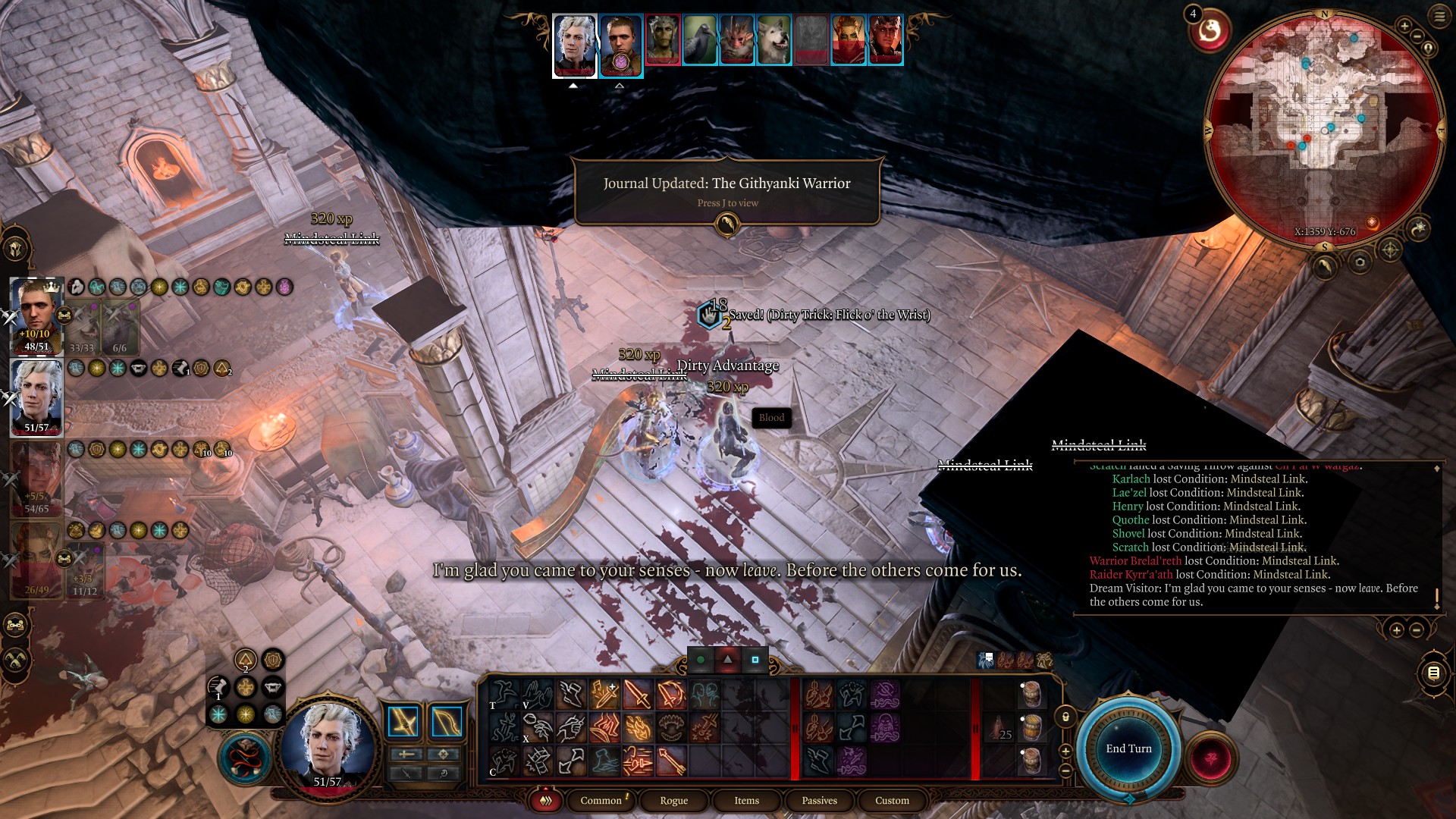1456x819 pixels.
Task: Zoom in the minimap with plus button
Action: [1404, 27]
